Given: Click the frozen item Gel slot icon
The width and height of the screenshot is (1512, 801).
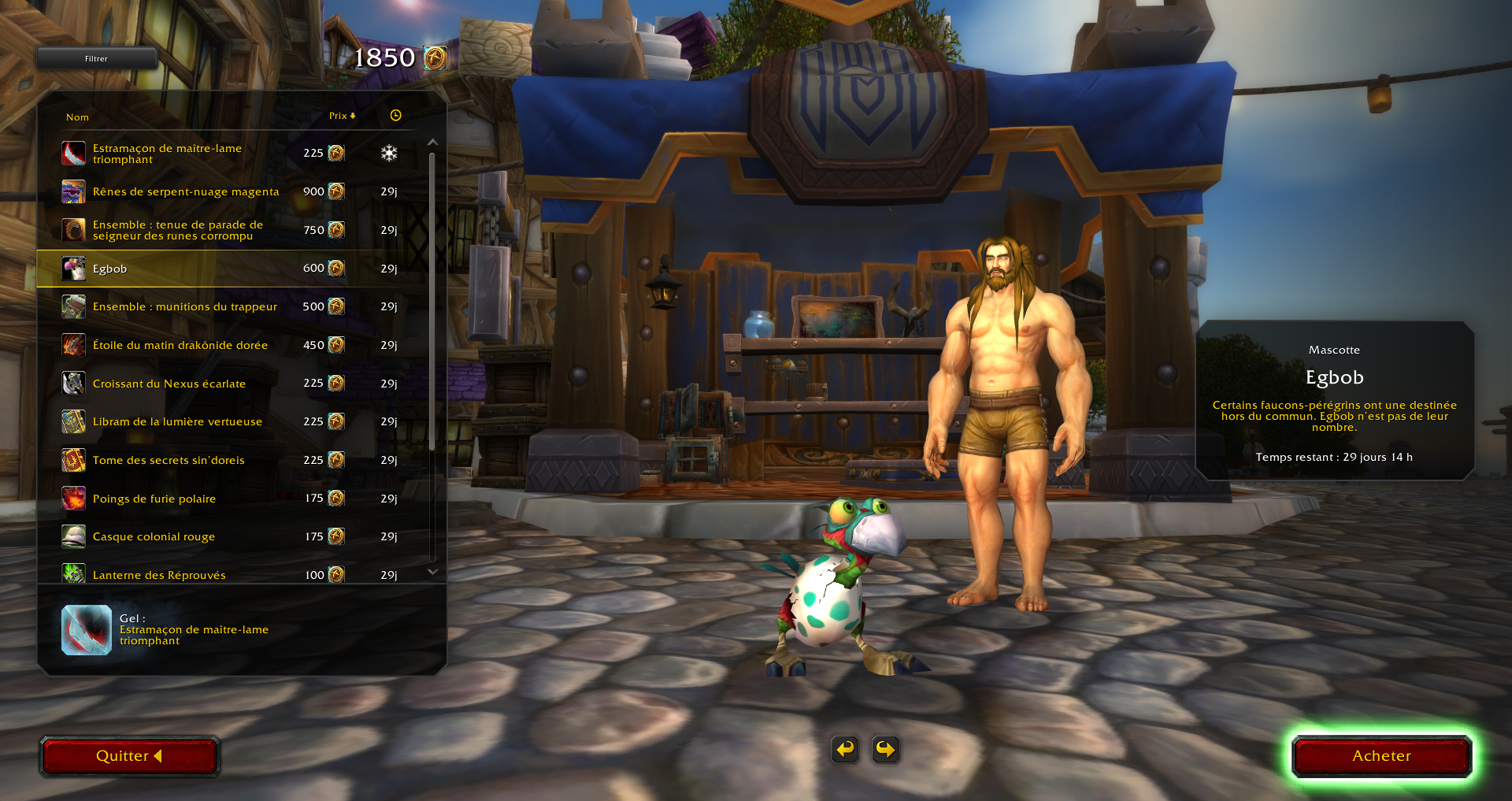Looking at the screenshot, I should point(87,630).
